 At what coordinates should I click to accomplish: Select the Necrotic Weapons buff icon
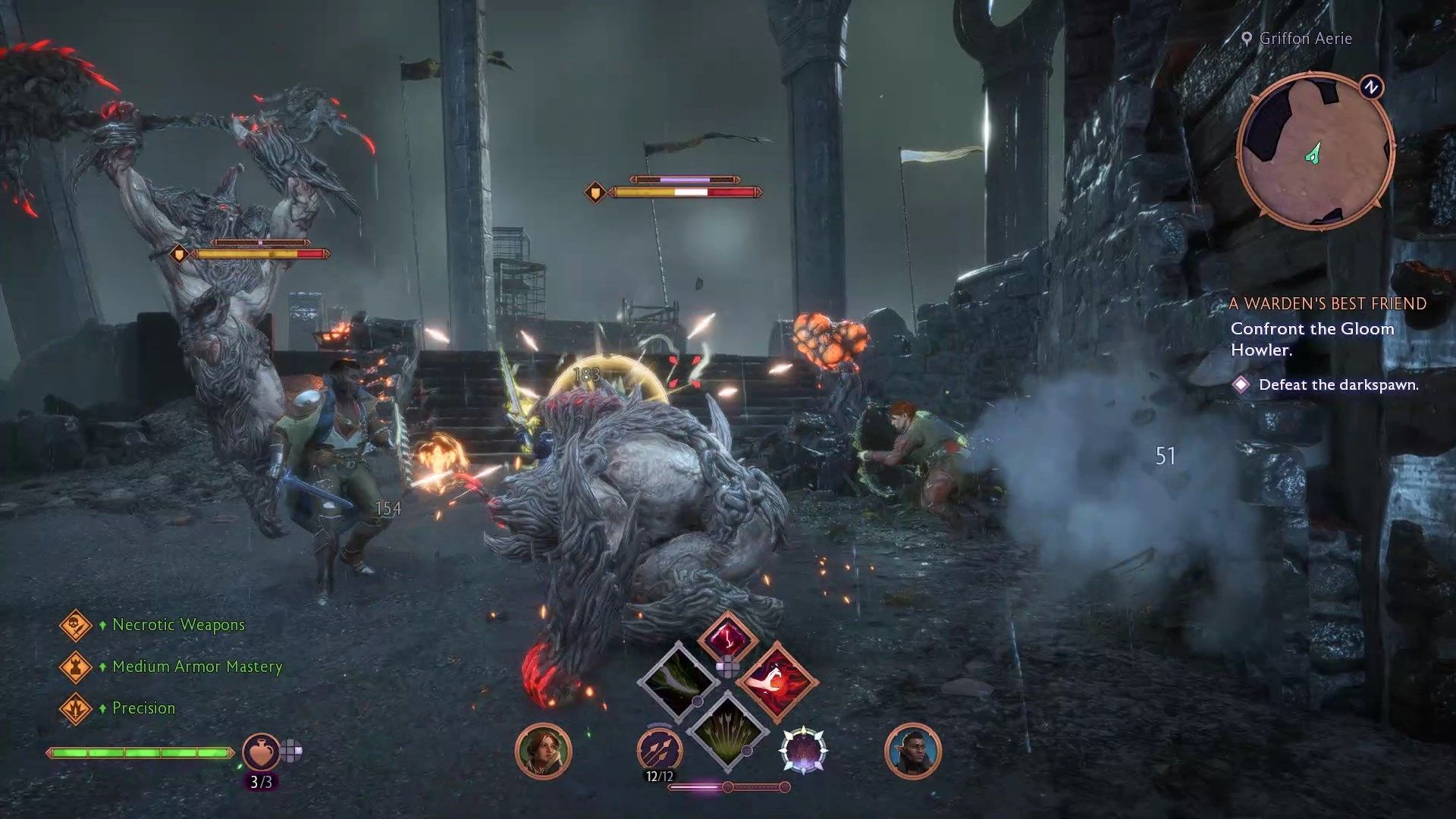pos(75,625)
